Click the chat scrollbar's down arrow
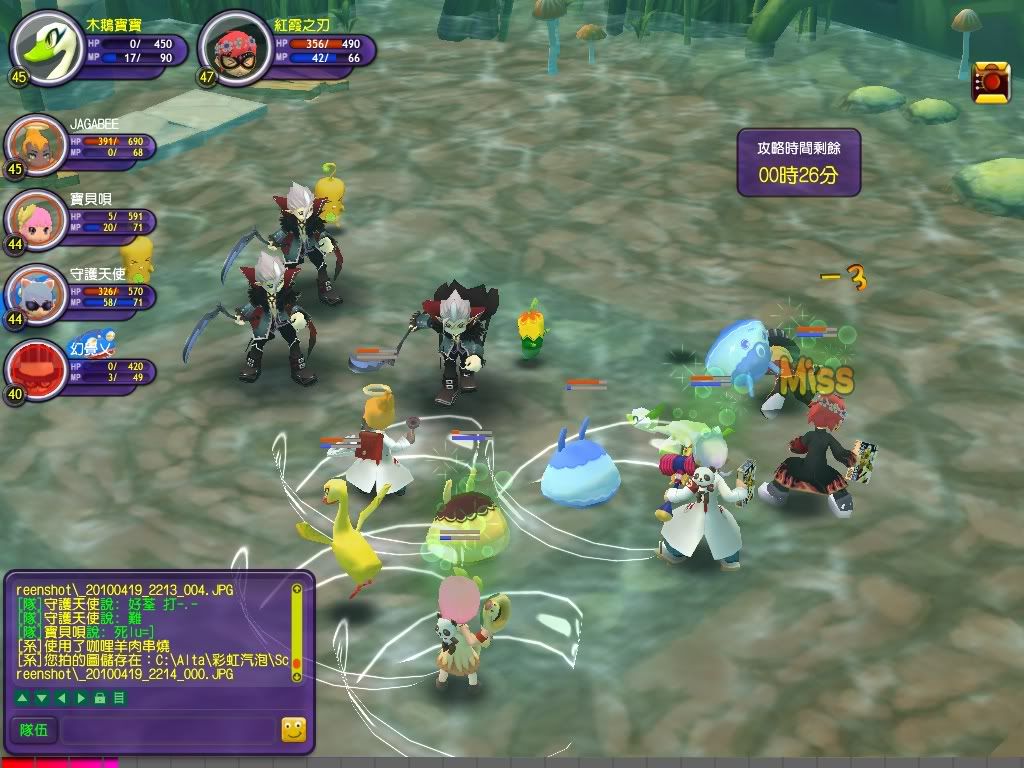Image resolution: width=1024 pixels, height=768 pixels. [296, 676]
